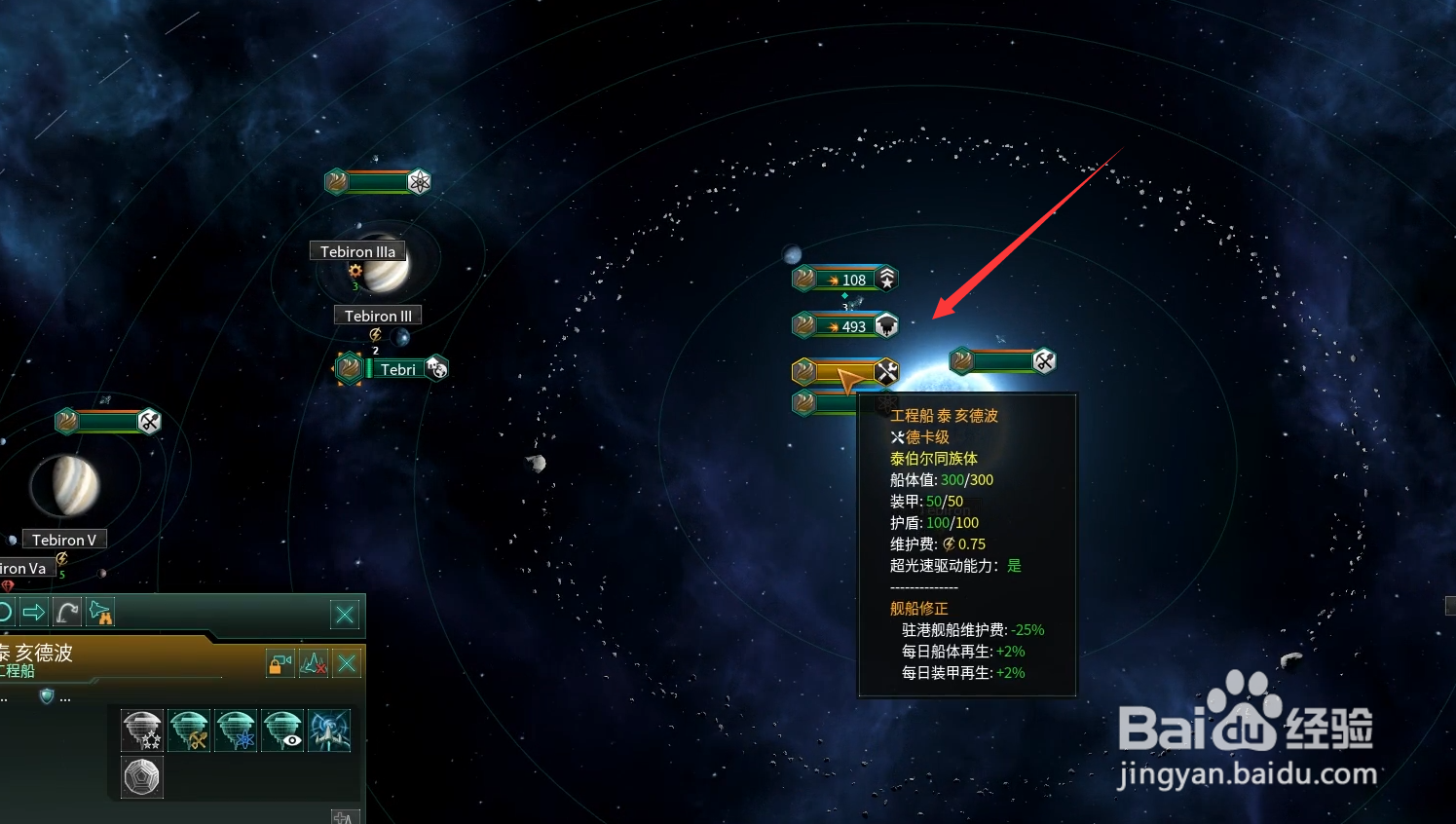Screen dimensions: 1456x824
Task: Select the build mining station order icon
Action: coord(187,730)
